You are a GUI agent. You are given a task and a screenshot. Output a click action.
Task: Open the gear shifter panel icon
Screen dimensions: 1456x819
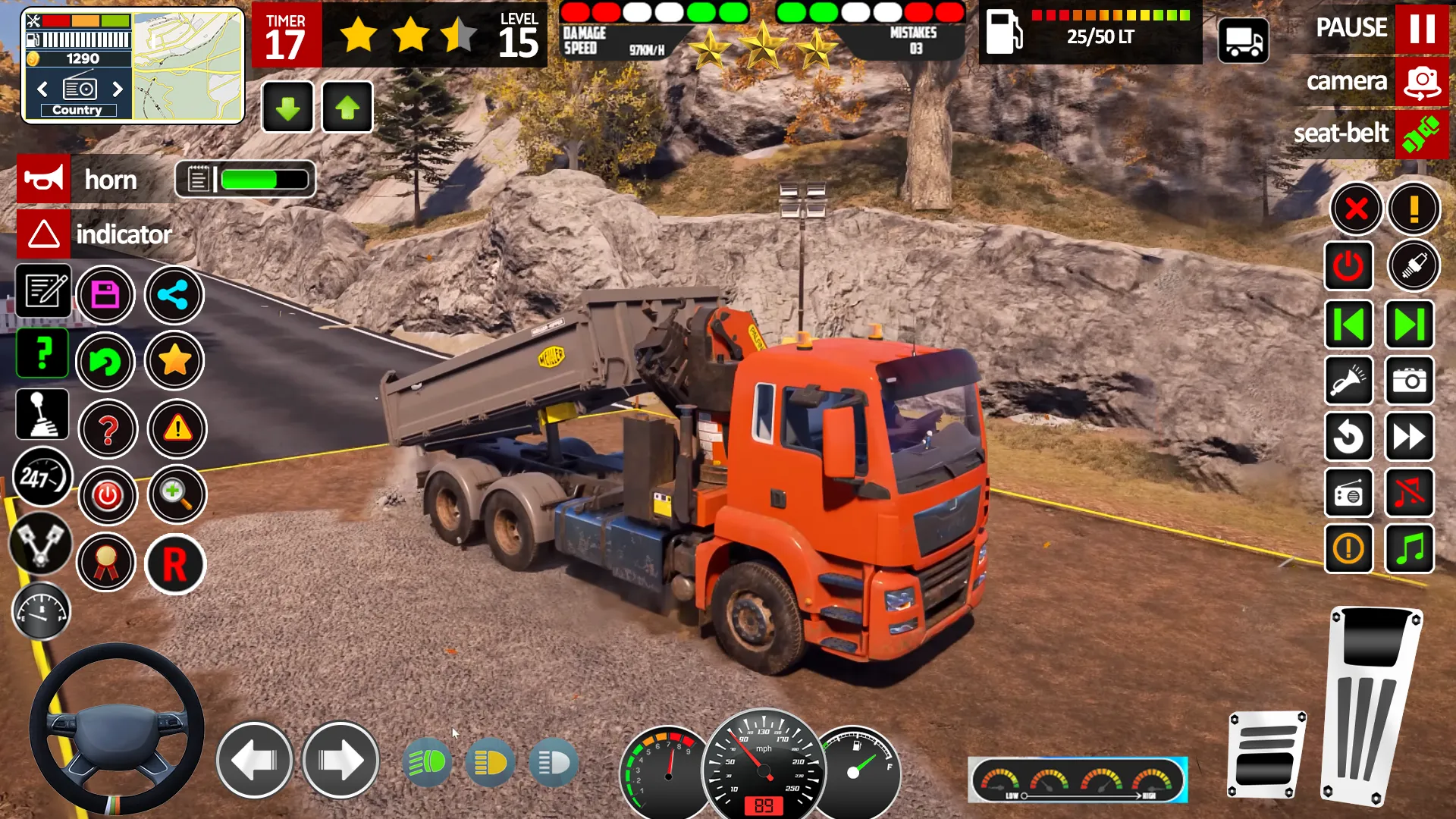[42, 414]
